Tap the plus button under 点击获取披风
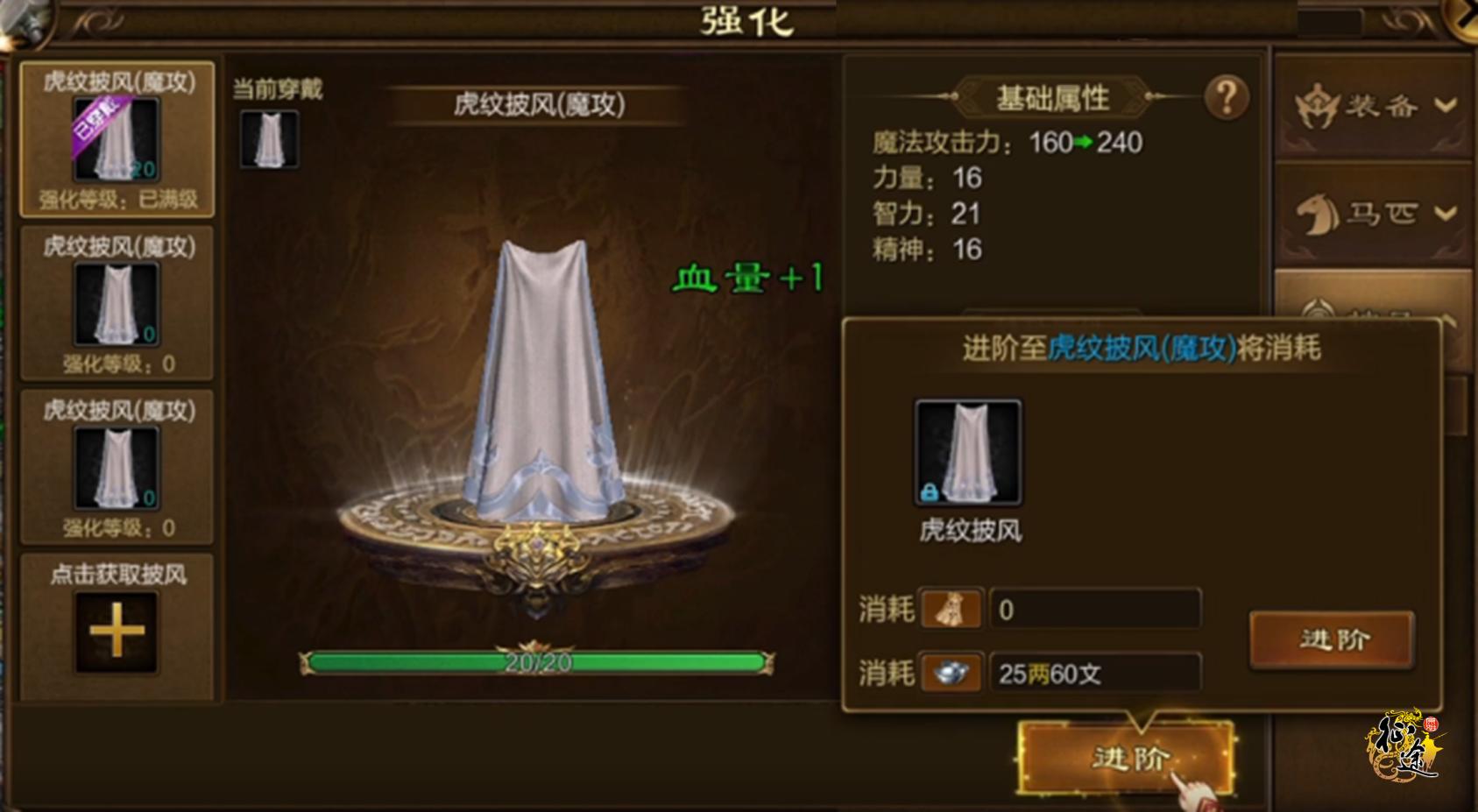 click(x=118, y=631)
